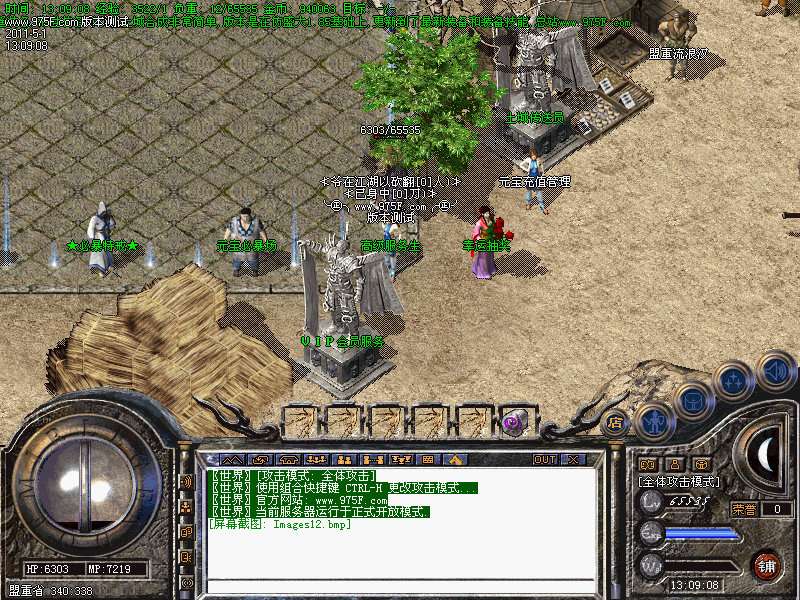Open the character status round button
This screenshot has width=800, height=600.
coord(654,420)
